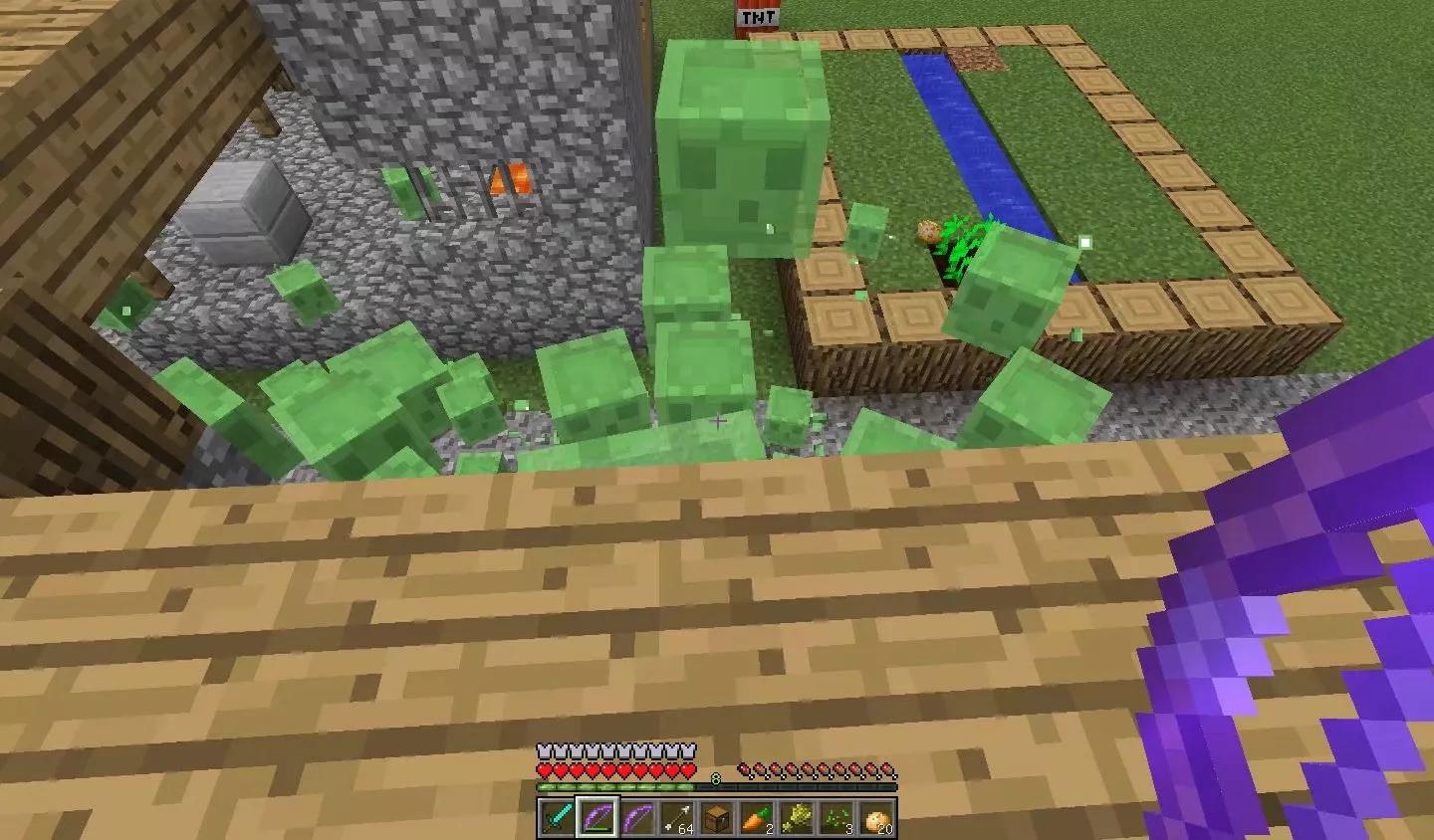The height and width of the screenshot is (840, 1434).
Task: Select the stack of 64 arrows
Action: pyautogui.click(x=676, y=818)
